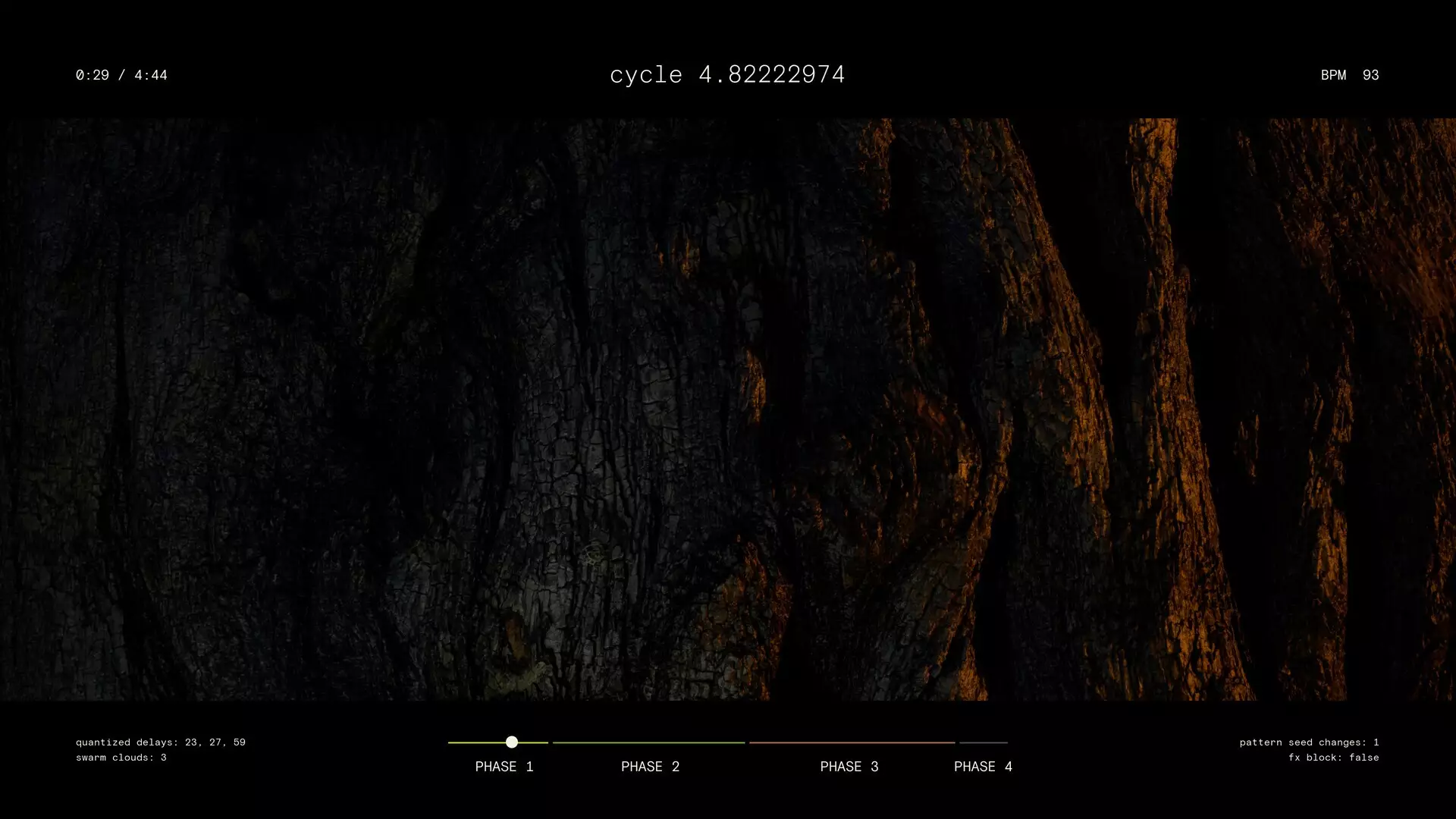Click the red Phase 3 progress bar
The image size is (1456, 819).
coord(851,742)
